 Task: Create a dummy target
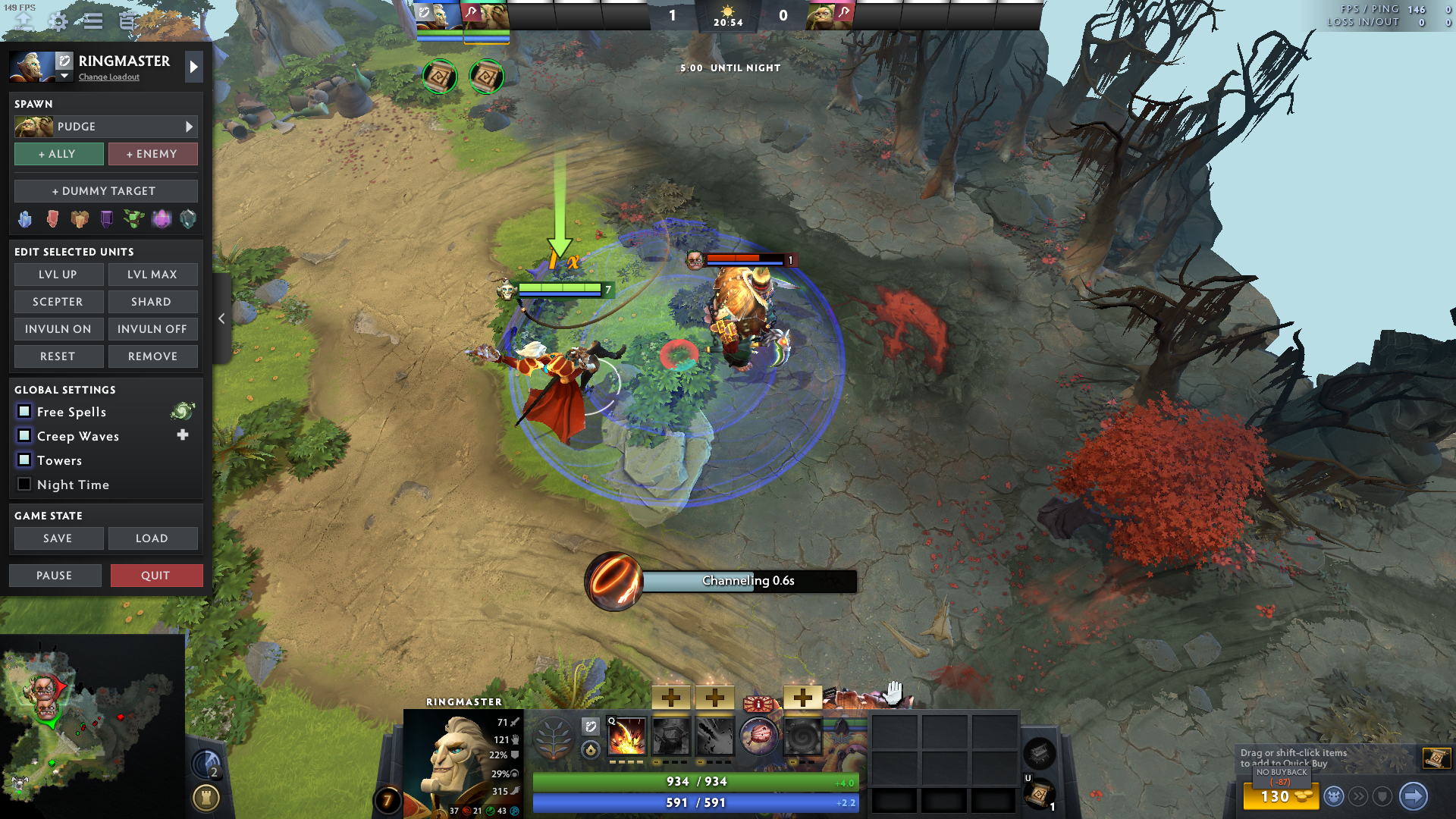tap(105, 191)
